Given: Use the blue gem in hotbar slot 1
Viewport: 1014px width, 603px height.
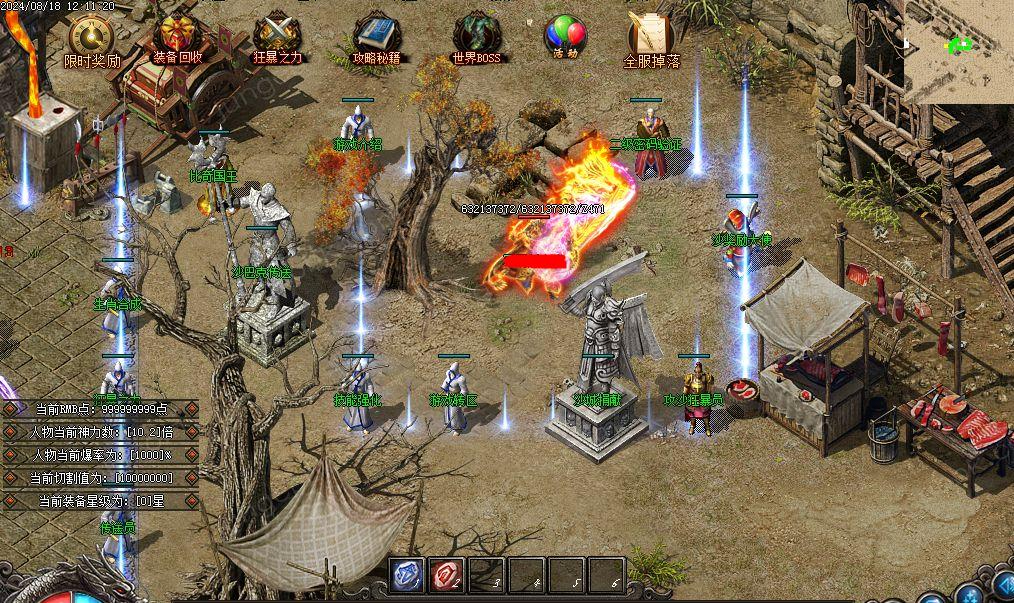Looking at the screenshot, I should pyautogui.click(x=405, y=576).
